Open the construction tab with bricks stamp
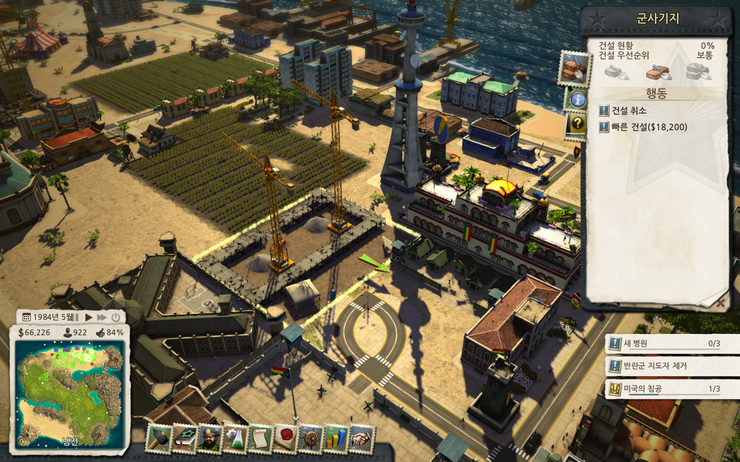 pyautogui.click(x=575, y=69)
